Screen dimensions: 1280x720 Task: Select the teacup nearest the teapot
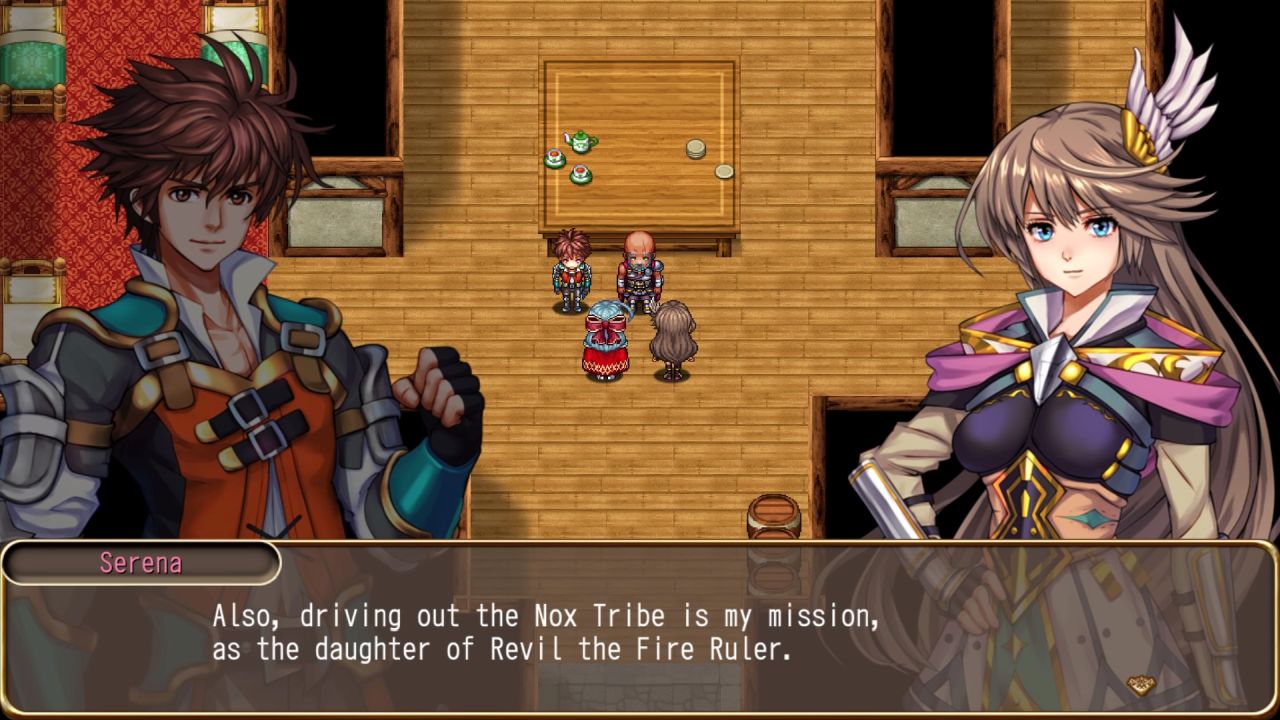(x=555, y=157)
